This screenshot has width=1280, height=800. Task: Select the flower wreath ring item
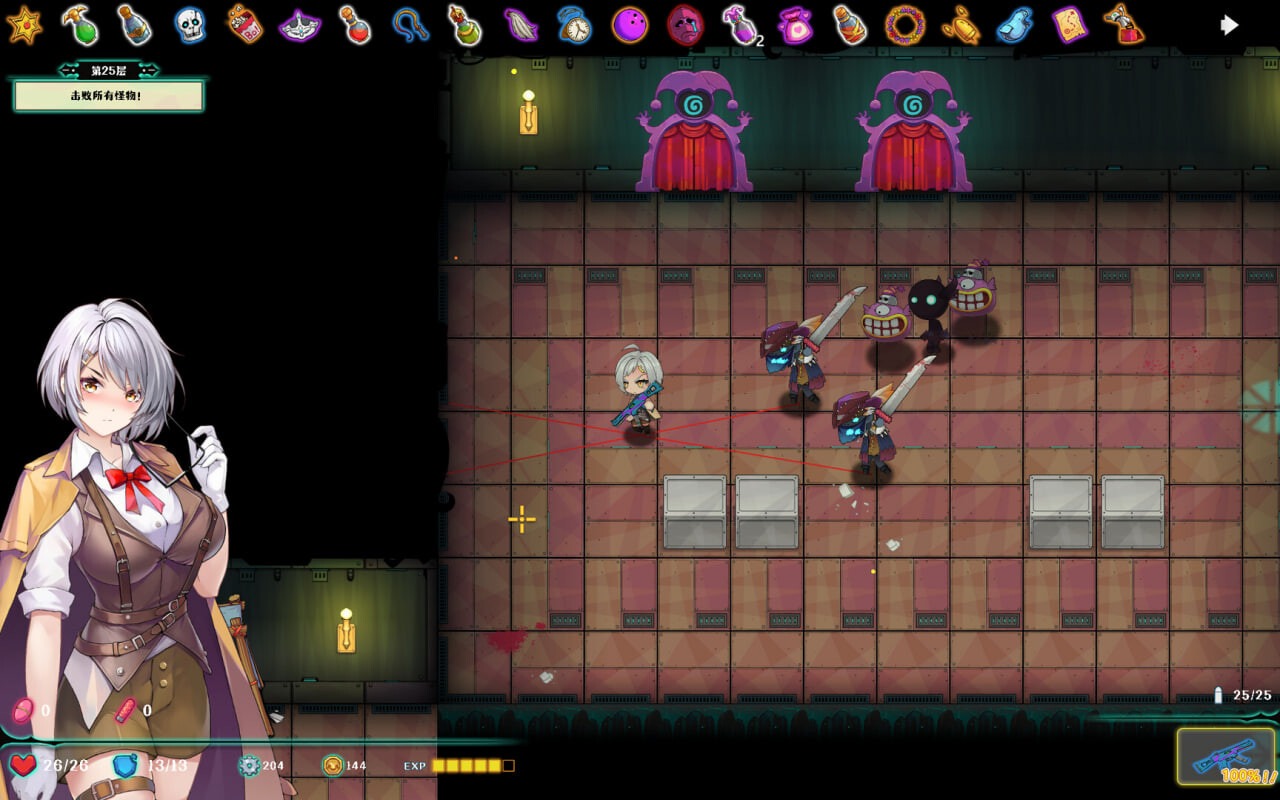click(x=905, y=25)
